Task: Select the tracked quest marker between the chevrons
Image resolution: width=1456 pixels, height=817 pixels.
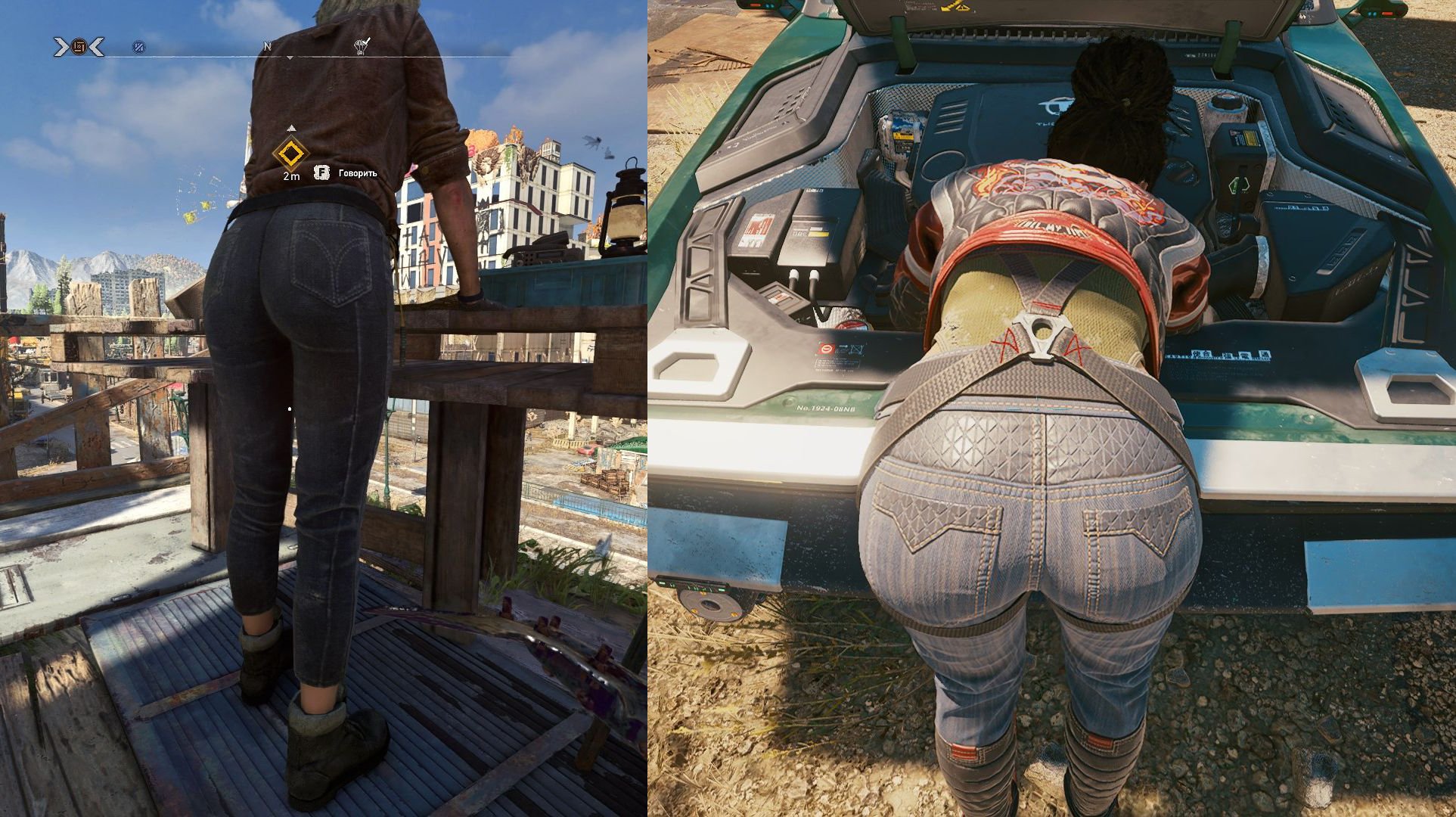Action: pos(80,45)
